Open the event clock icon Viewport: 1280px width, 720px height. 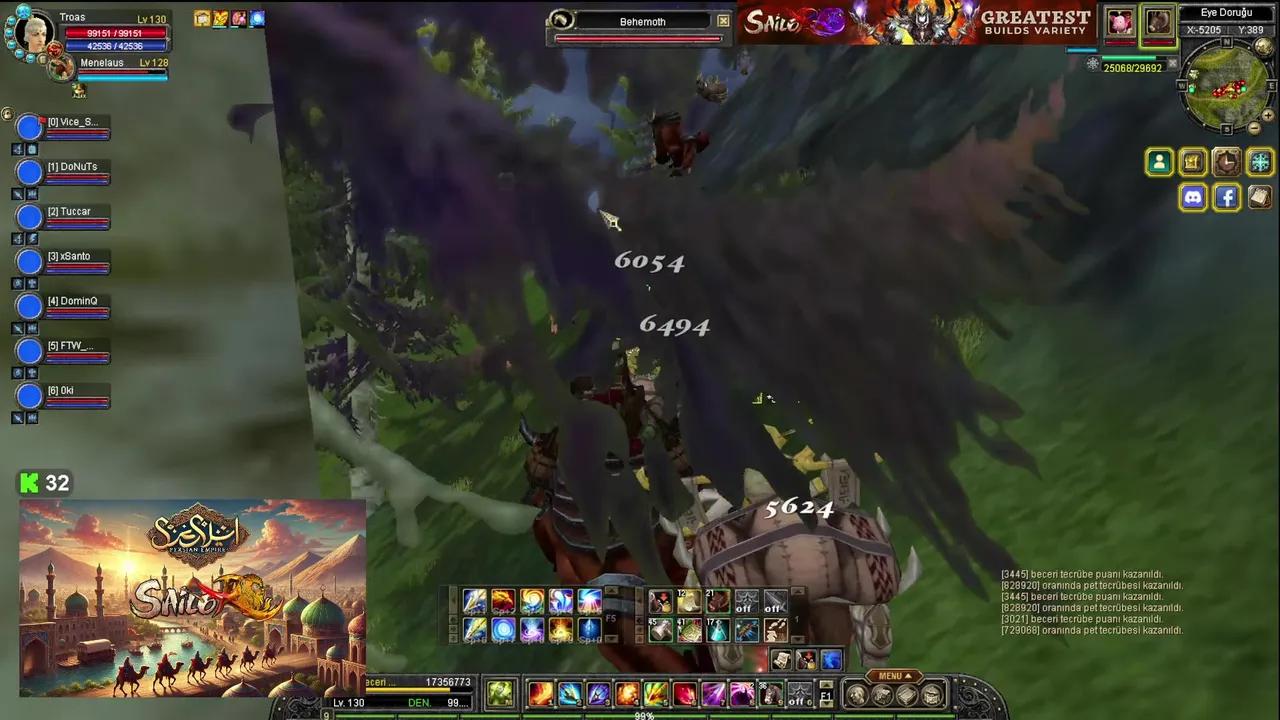click(x=1225, y=162)
